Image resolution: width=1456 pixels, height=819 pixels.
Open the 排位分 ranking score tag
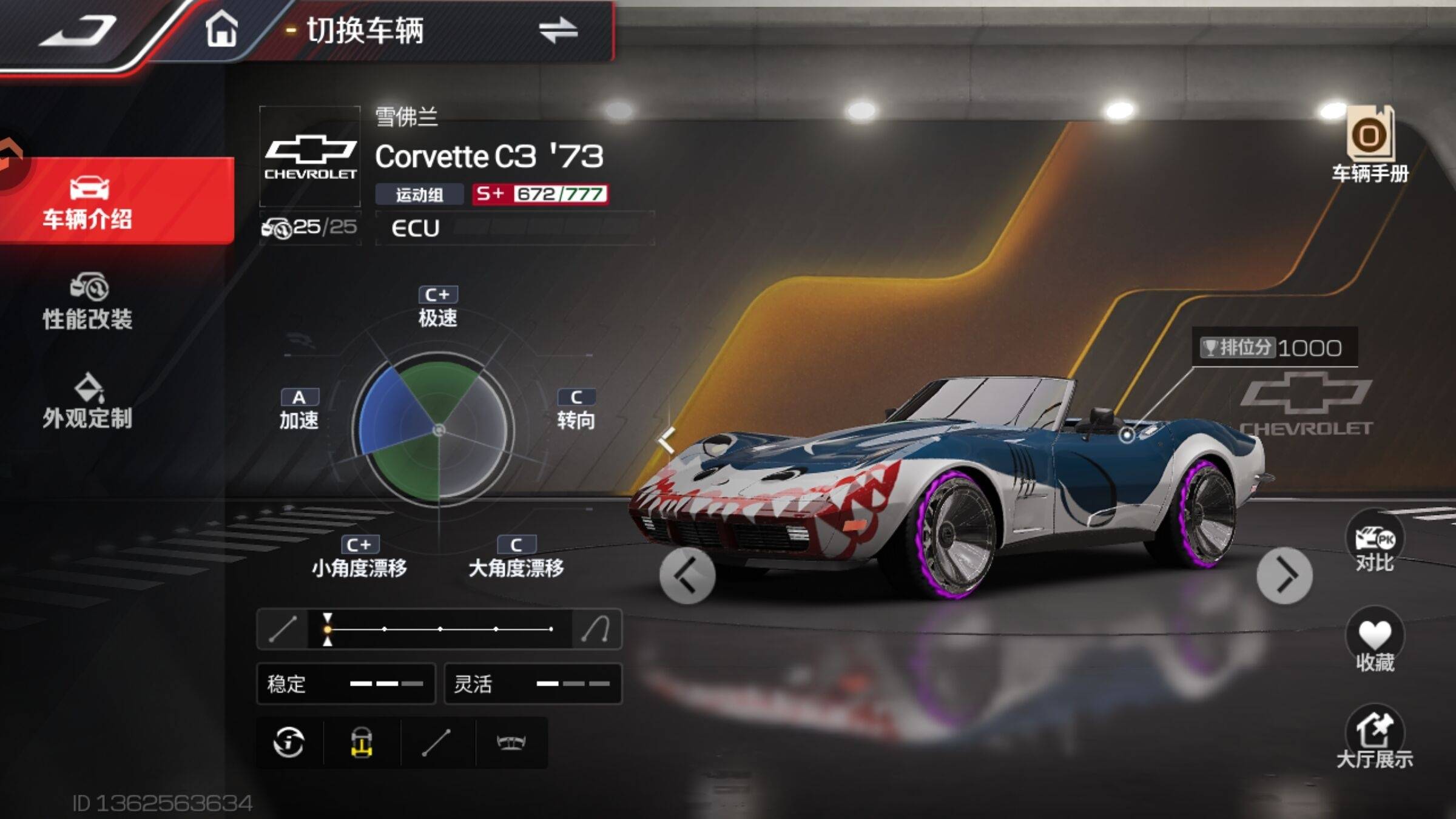point(1274,348)
